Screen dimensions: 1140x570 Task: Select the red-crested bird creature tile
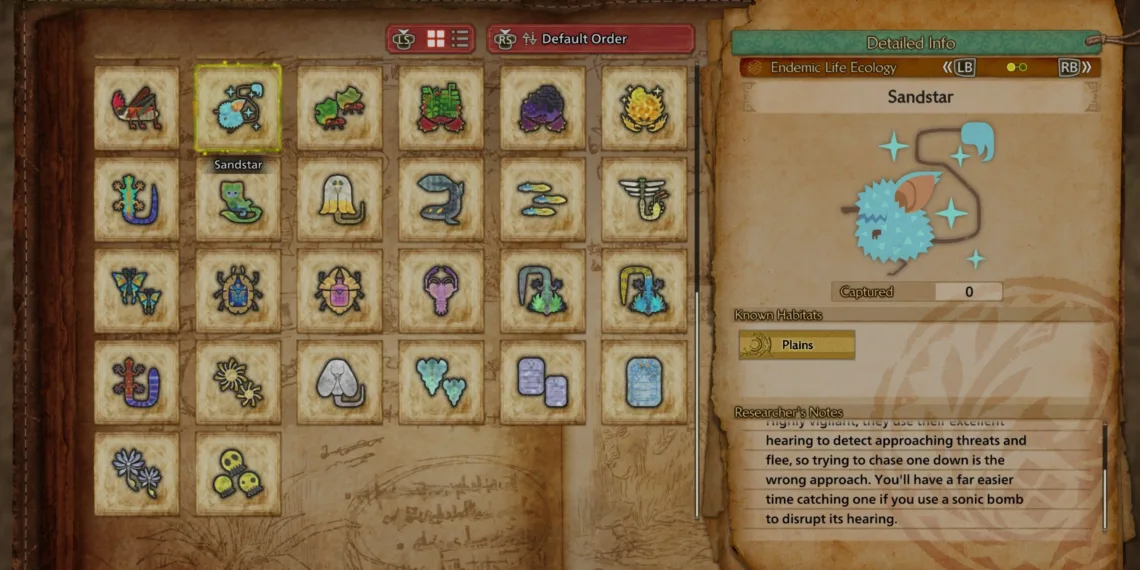coord(137,108)
